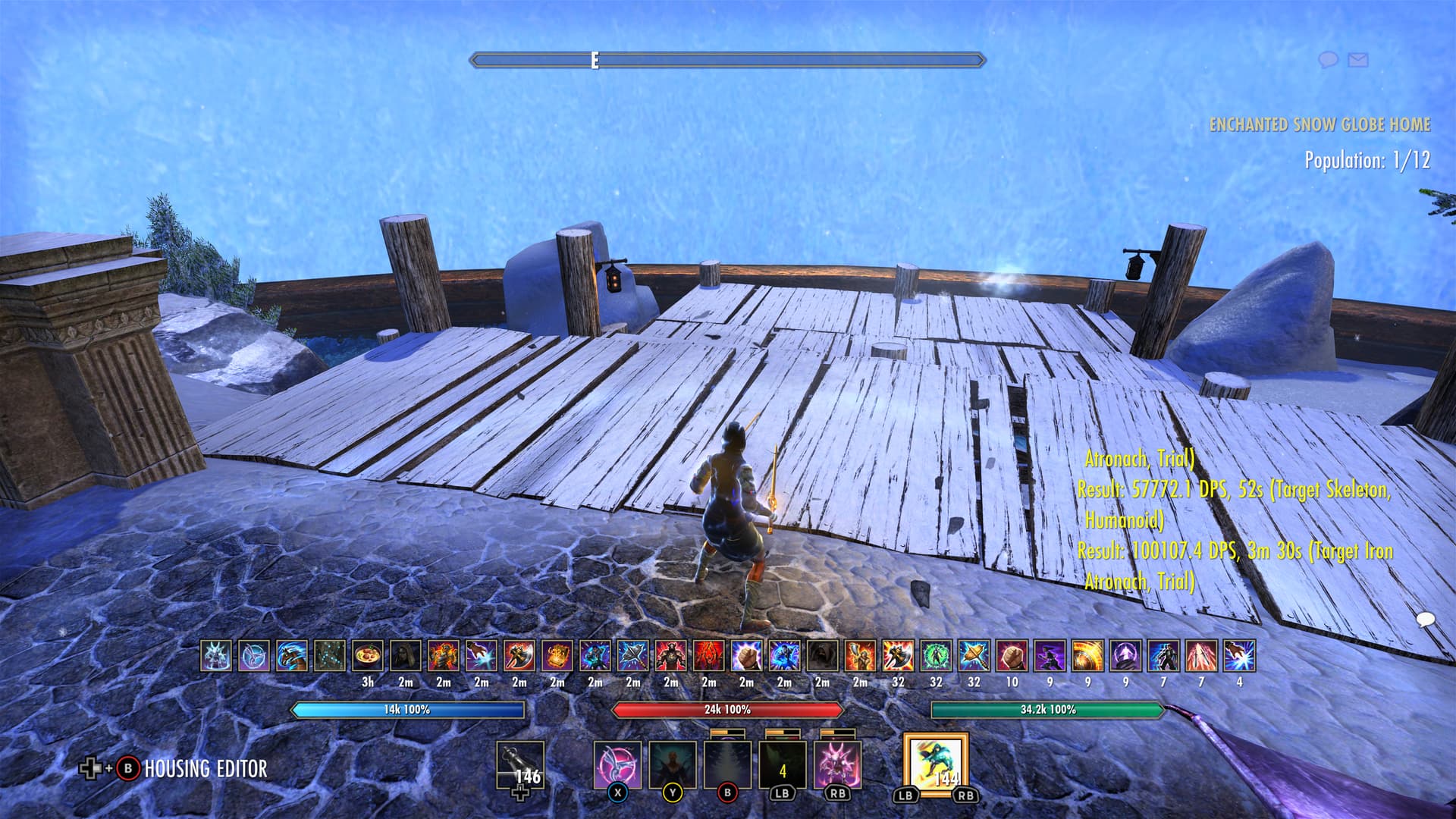Select the icy crown buff icon
The height and width of the screenshot is (819, 1456).
pyautogui.click(x=216, y=656)
